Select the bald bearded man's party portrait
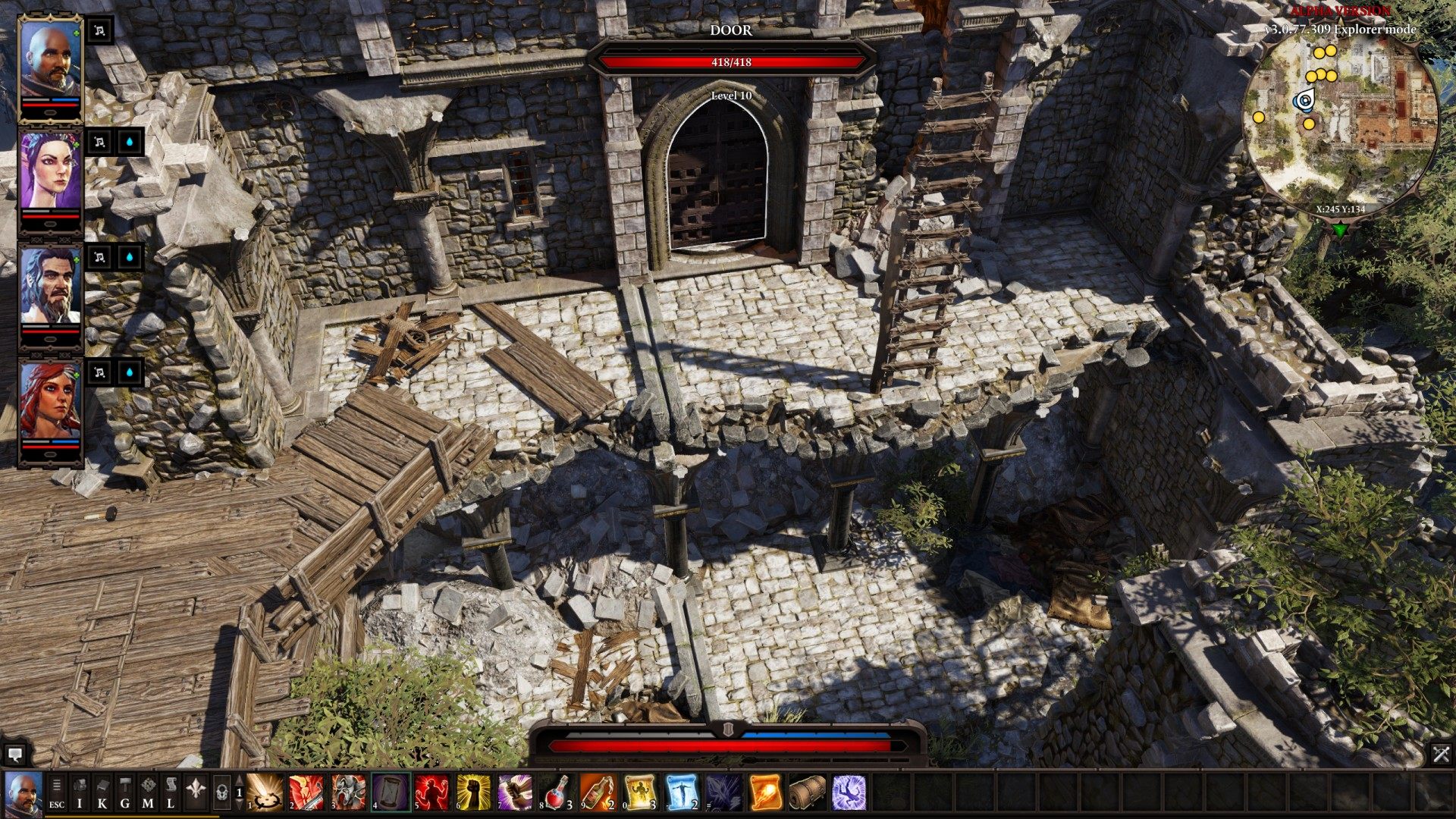Screen dimensions: 1456x819 (50, 61)
